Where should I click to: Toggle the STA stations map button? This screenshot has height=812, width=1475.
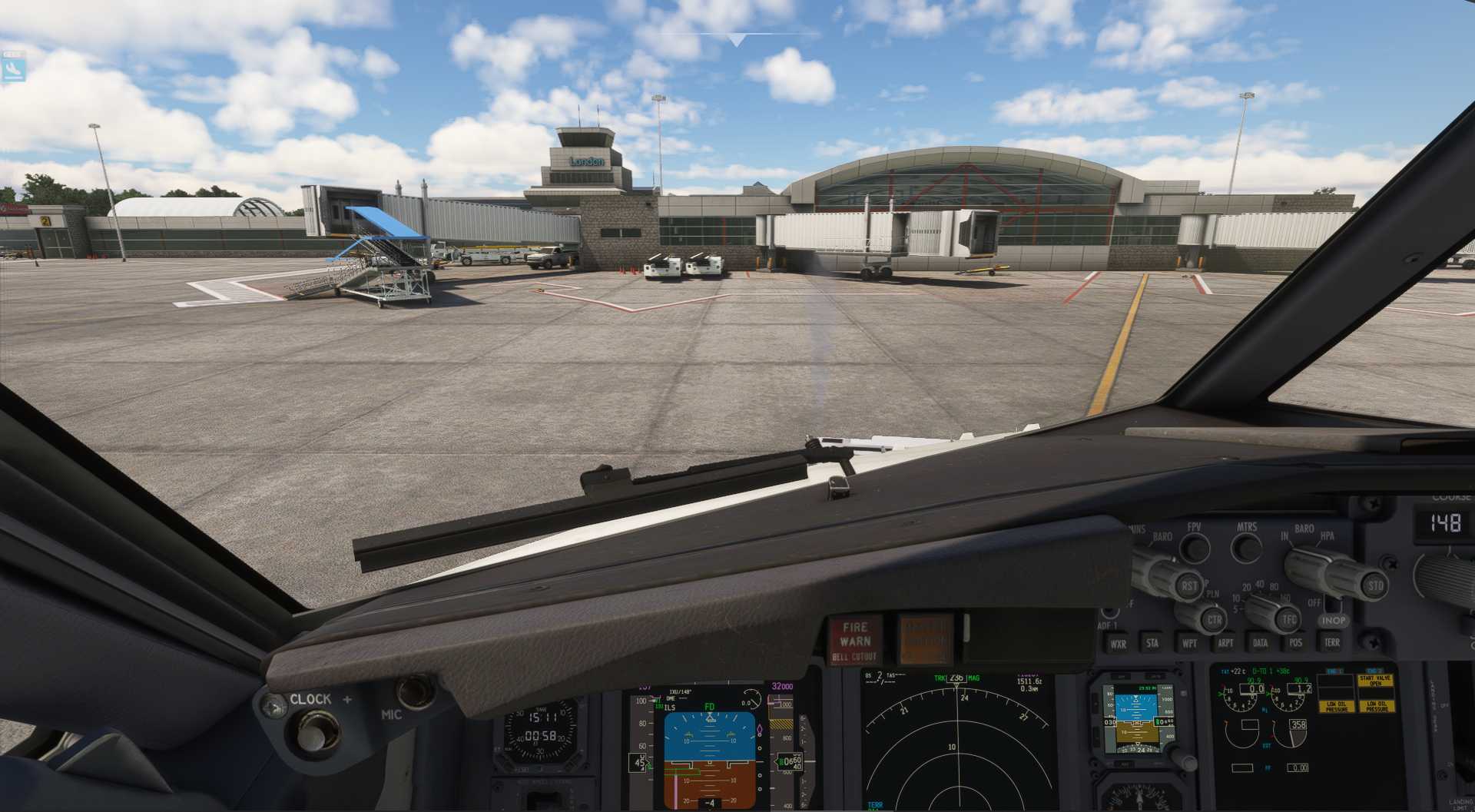pos(1152,642)
